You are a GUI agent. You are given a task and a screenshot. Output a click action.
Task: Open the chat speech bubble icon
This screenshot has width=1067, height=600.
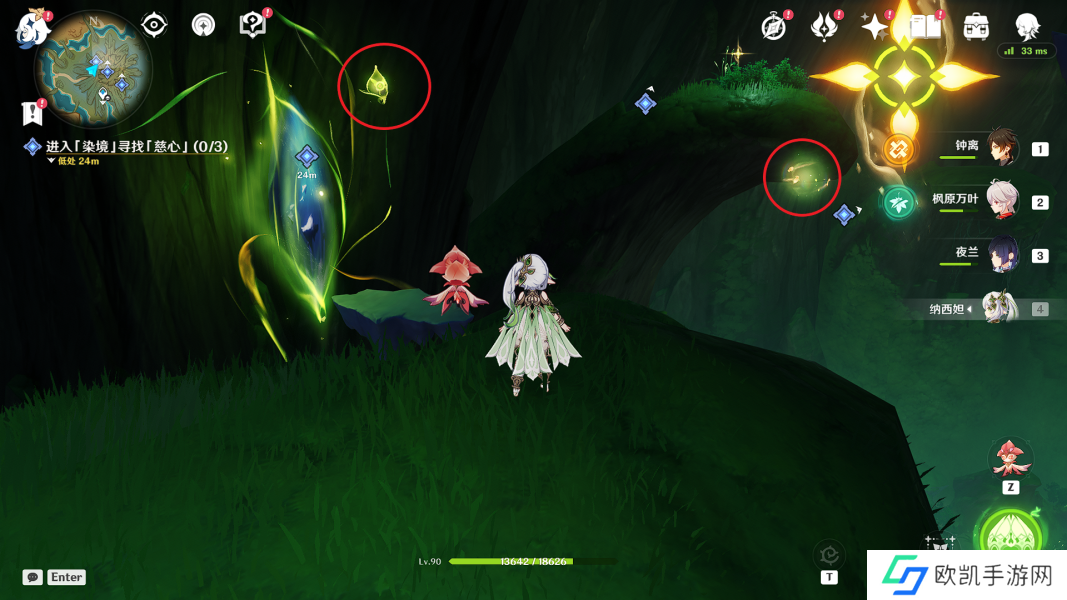click(x=33, y=577)
